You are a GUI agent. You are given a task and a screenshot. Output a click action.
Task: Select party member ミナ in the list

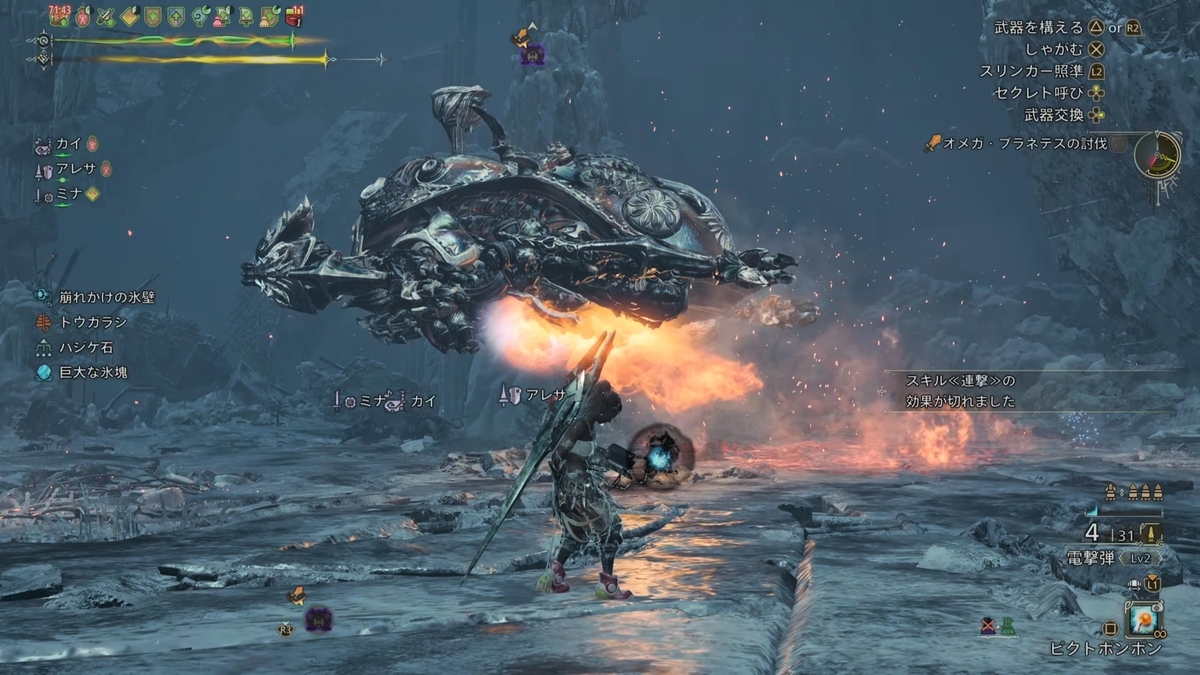click(x=68, y=194)
